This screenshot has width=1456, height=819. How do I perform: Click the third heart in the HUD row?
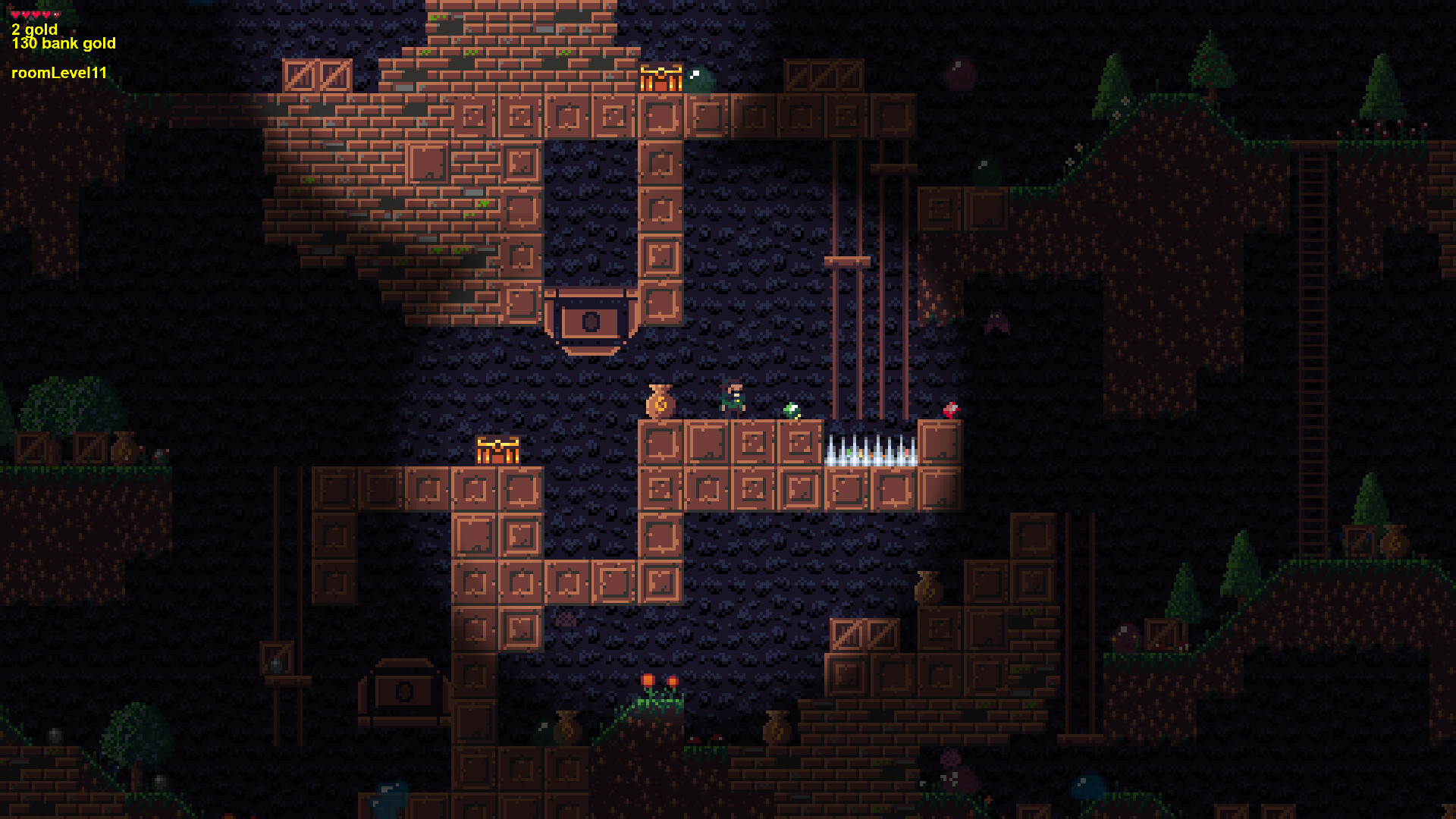(36, 14)
